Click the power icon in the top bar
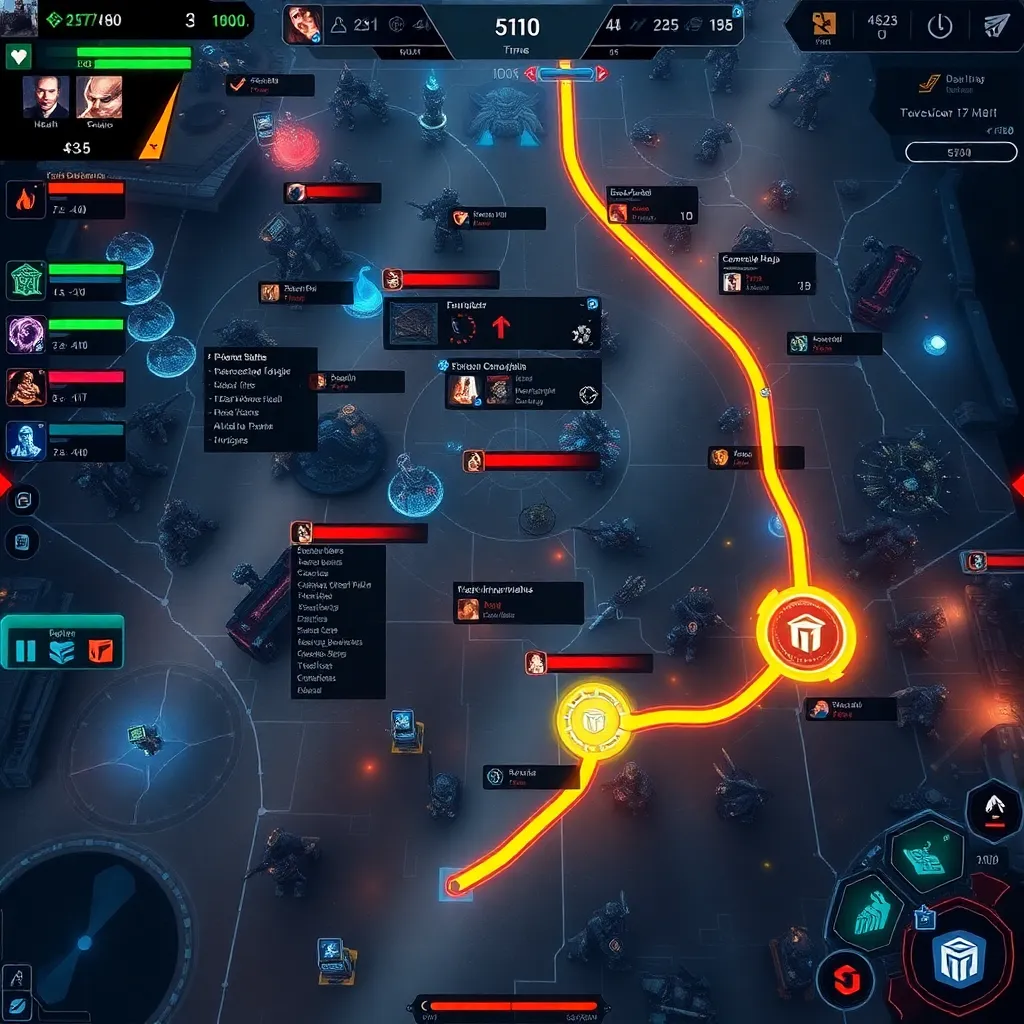Screen dimensions: 1024x1024 click(940, 27)
